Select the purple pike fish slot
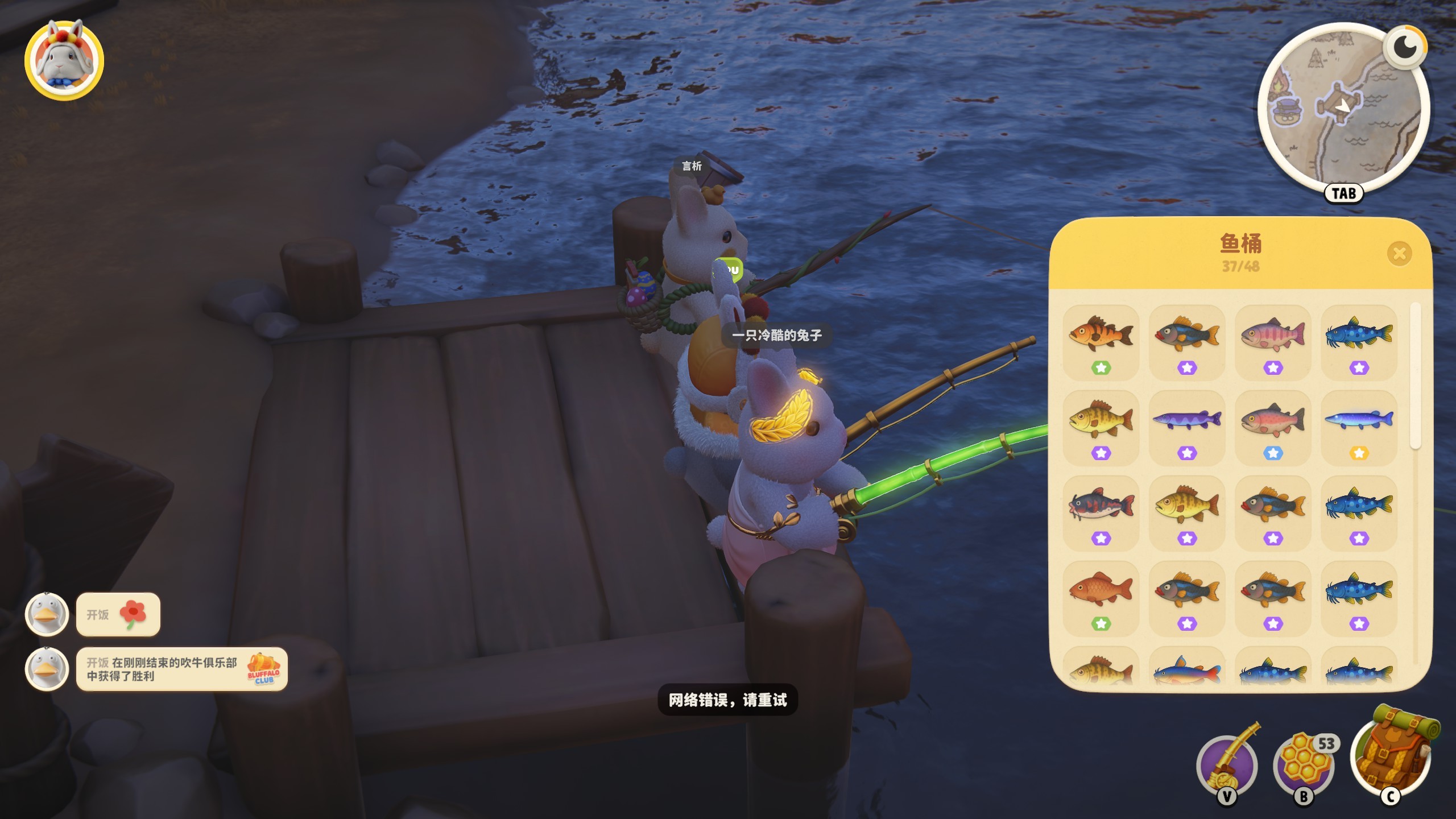The image size is (1456, 819). pyautogui.click(x=1187, y=428)
